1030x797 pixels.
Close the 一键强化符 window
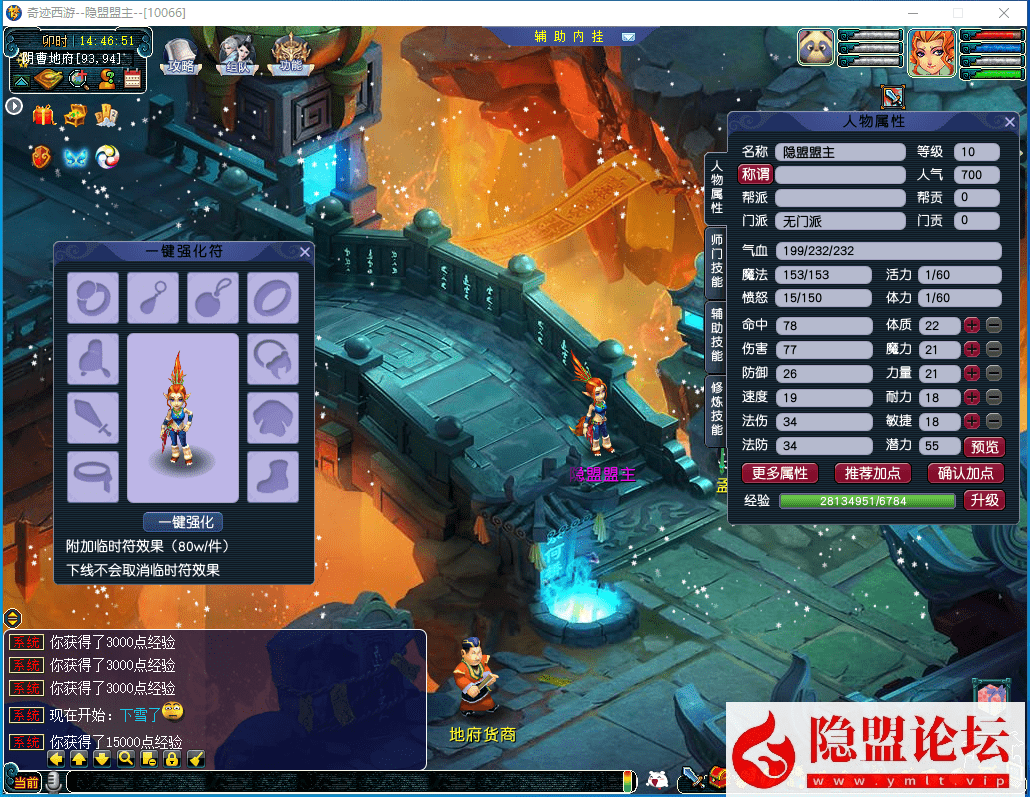(305, 252)
